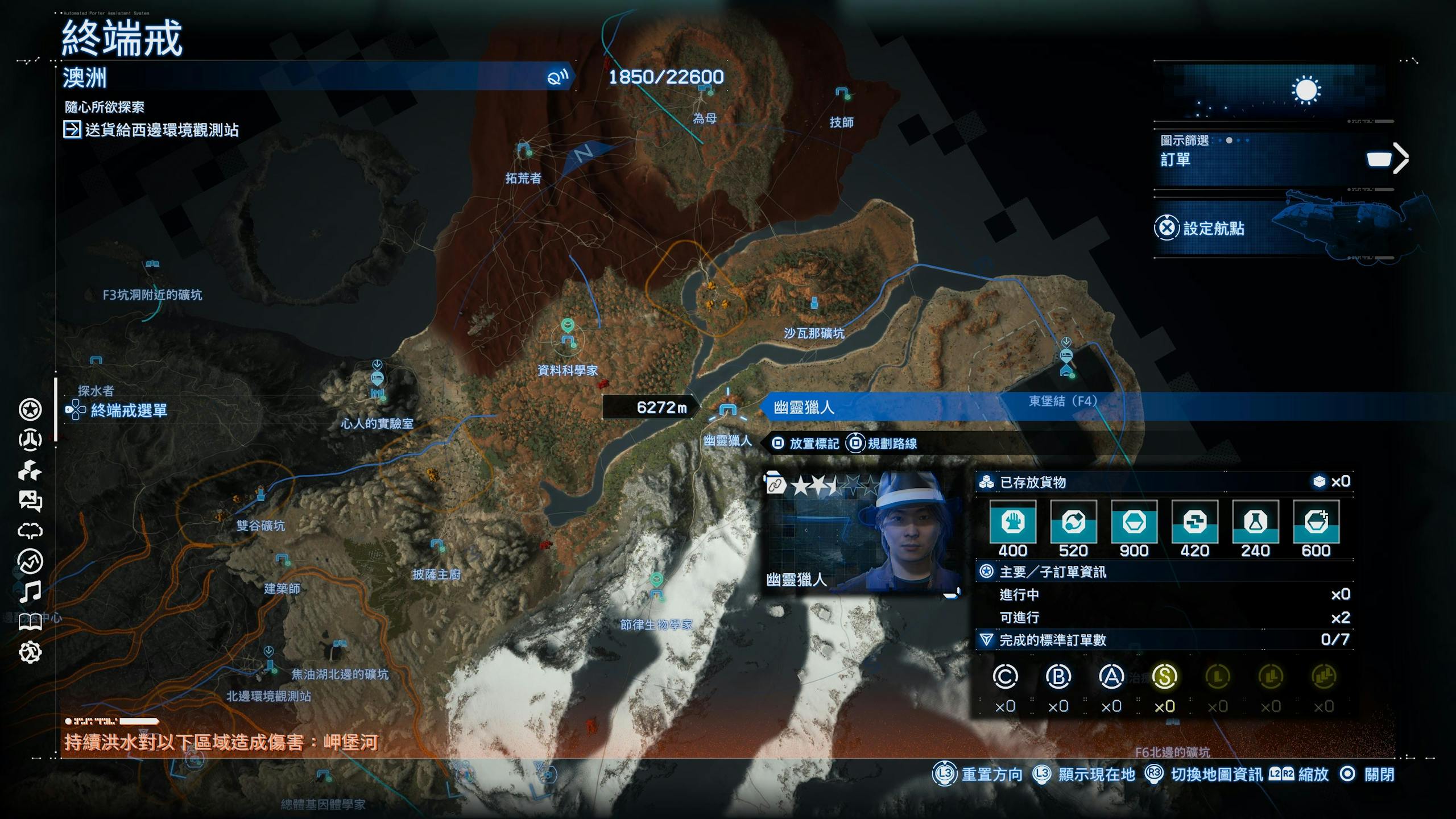Select the 沙瓦那礦坑 mine marker
1456x819 pixels.
tap(814, 302)
